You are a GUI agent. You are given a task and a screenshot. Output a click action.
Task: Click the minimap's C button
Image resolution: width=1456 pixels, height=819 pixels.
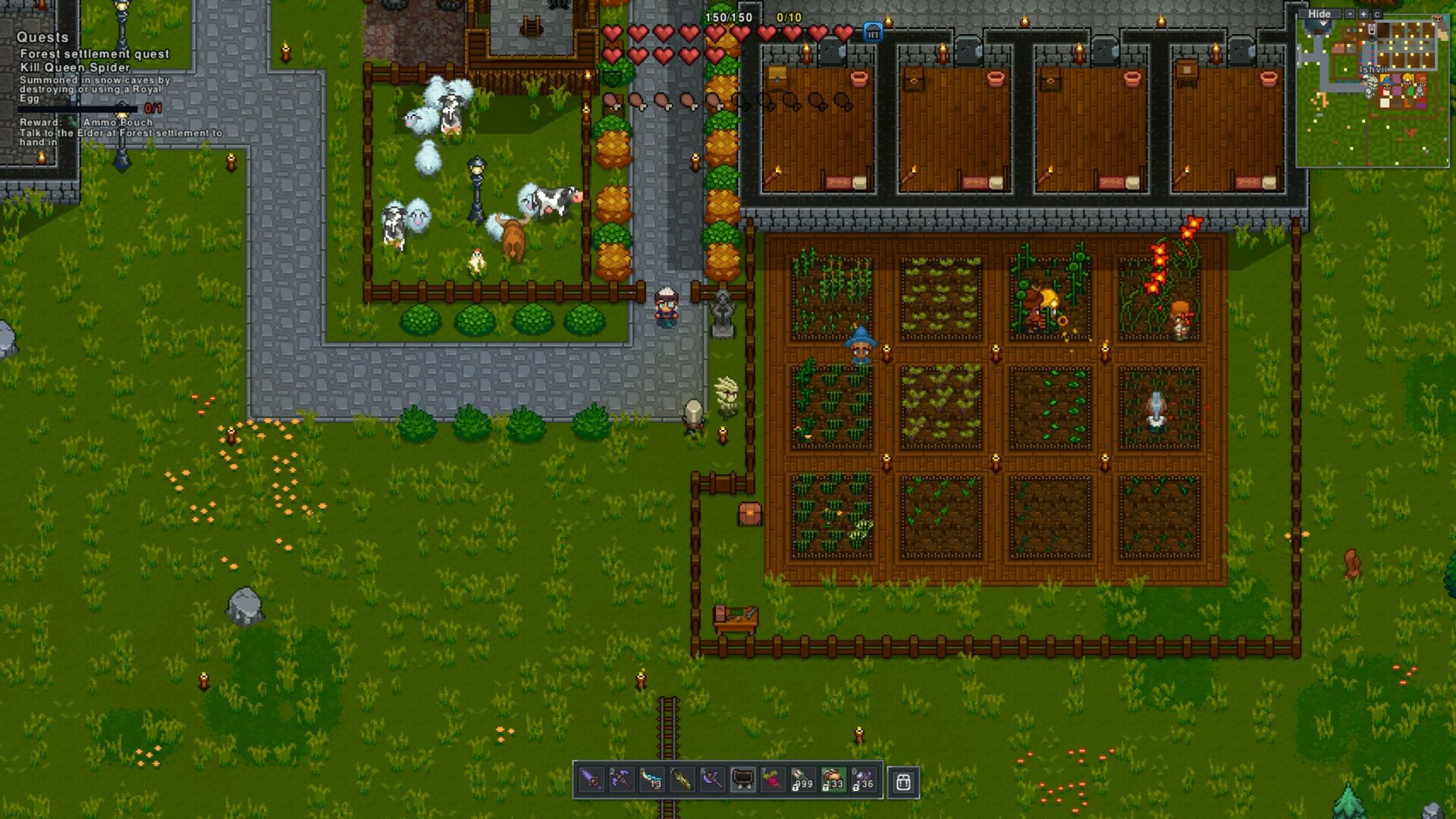point(1377,14)
